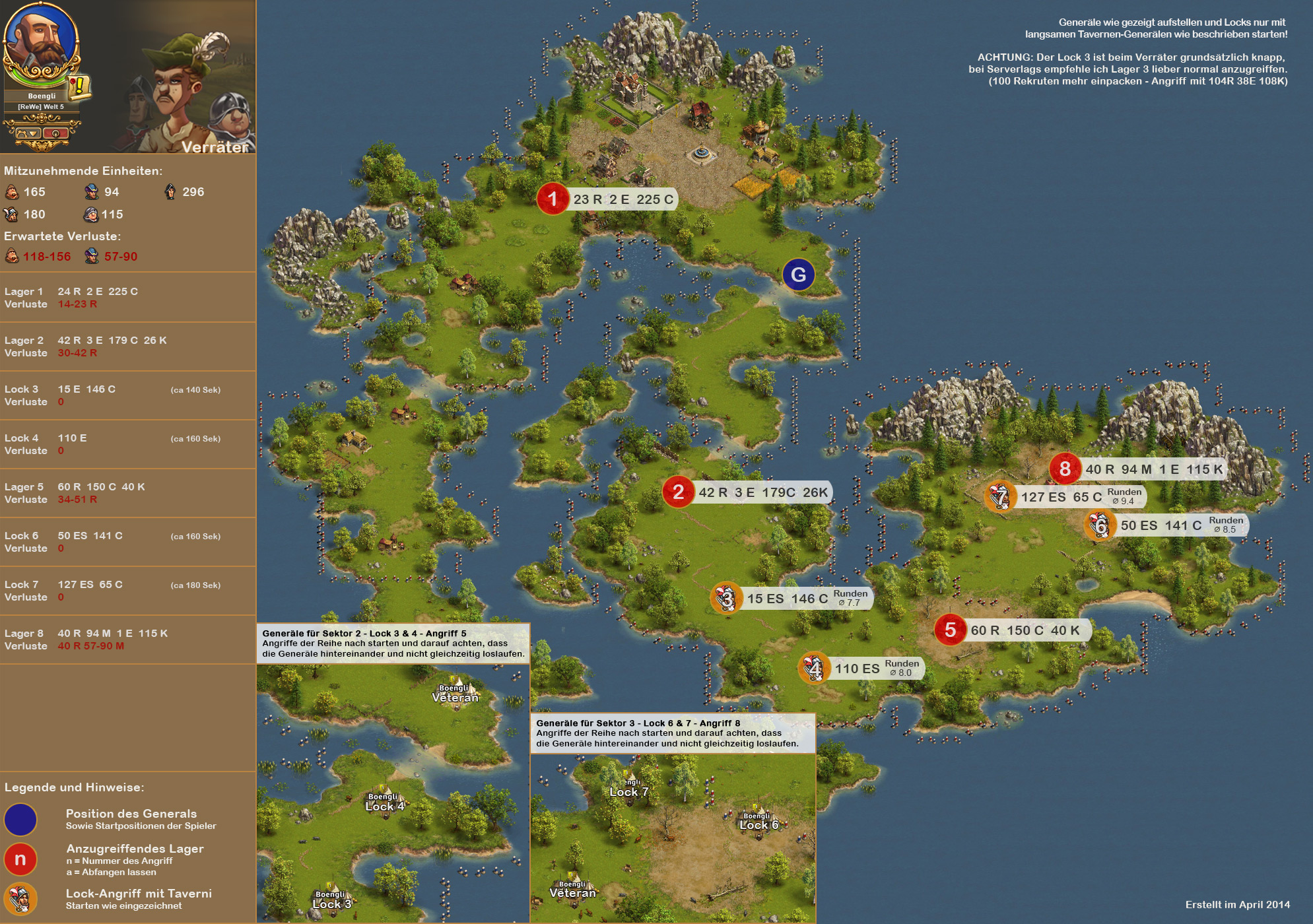
Task: Open the quest scroll with yellow exclamation mark
Action: tap(79, 86)
